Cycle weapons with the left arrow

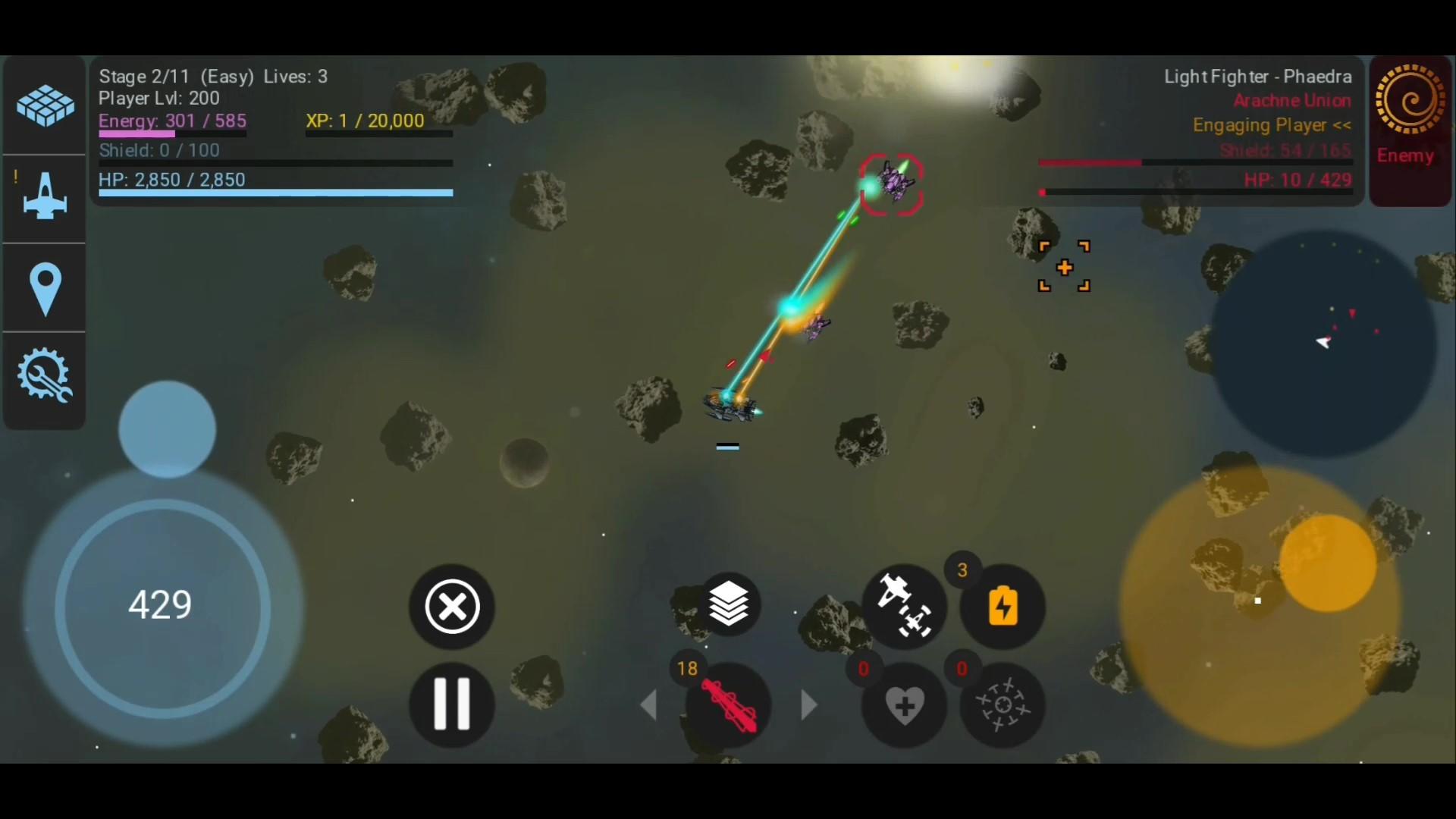[651, 705]
